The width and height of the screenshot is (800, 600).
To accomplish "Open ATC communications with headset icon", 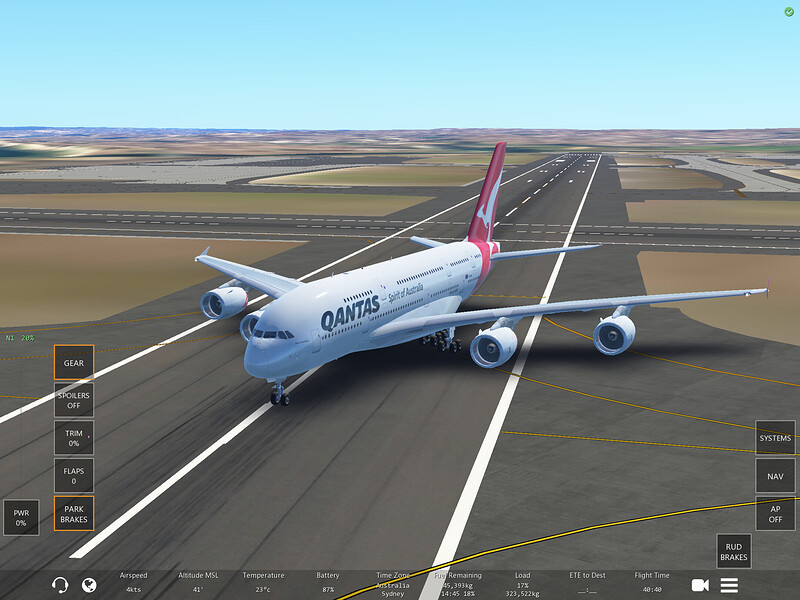I will 60,585.
